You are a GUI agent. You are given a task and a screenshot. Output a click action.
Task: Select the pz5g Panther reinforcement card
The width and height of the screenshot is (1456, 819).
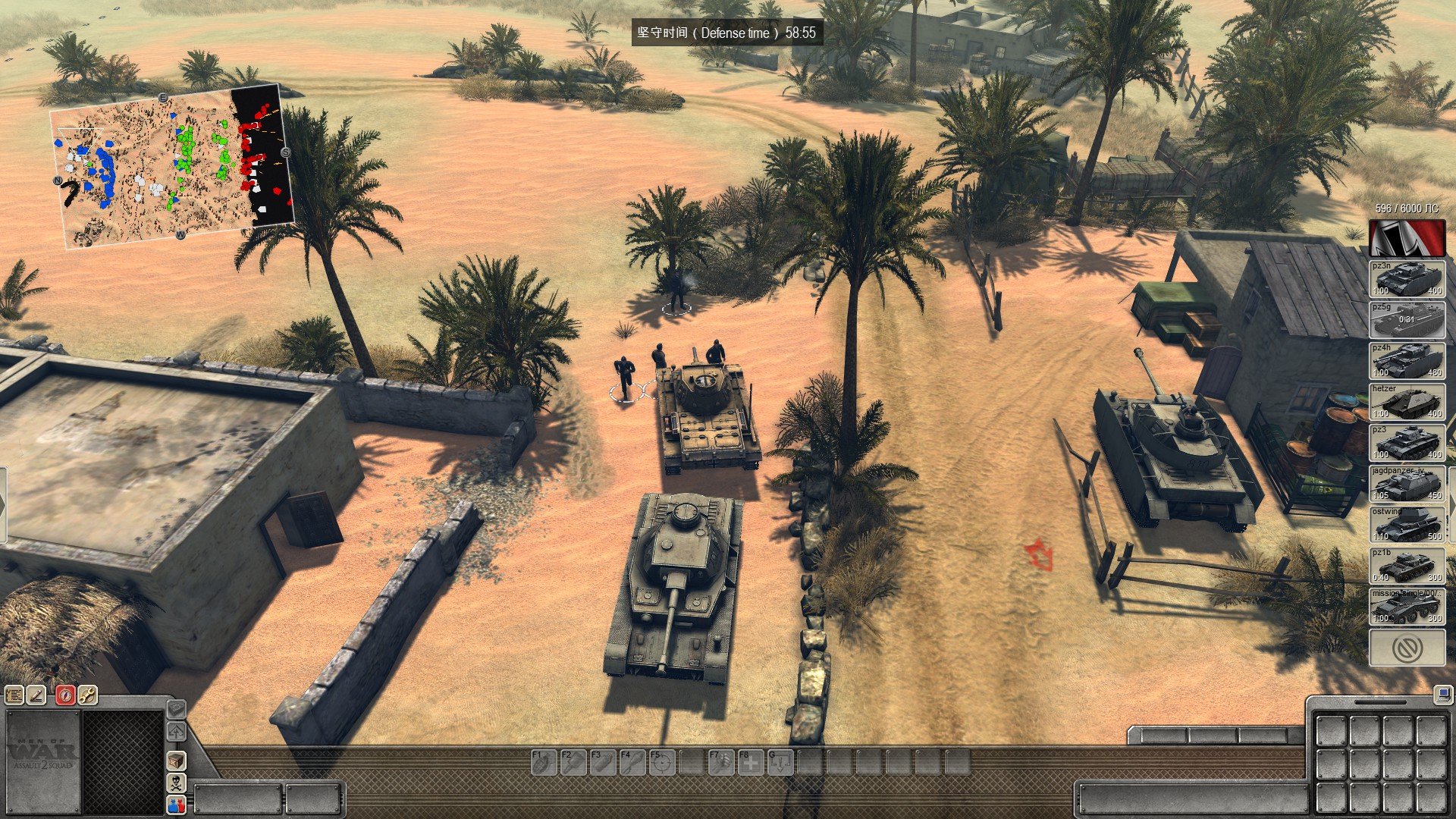pyautogui.click(x=1407, y=320)
